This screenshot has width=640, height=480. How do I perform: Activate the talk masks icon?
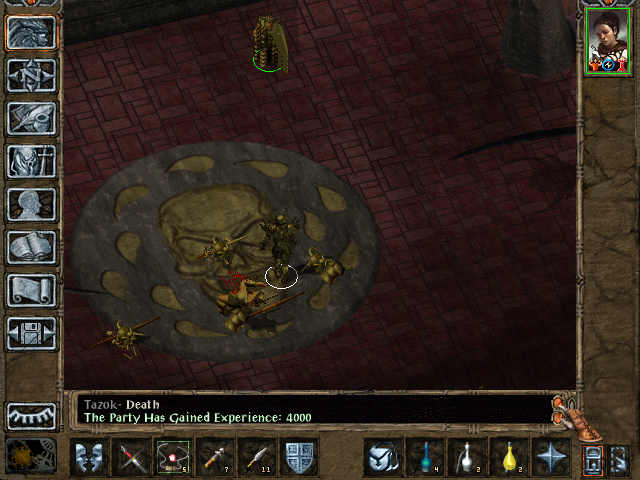point(89,457)
